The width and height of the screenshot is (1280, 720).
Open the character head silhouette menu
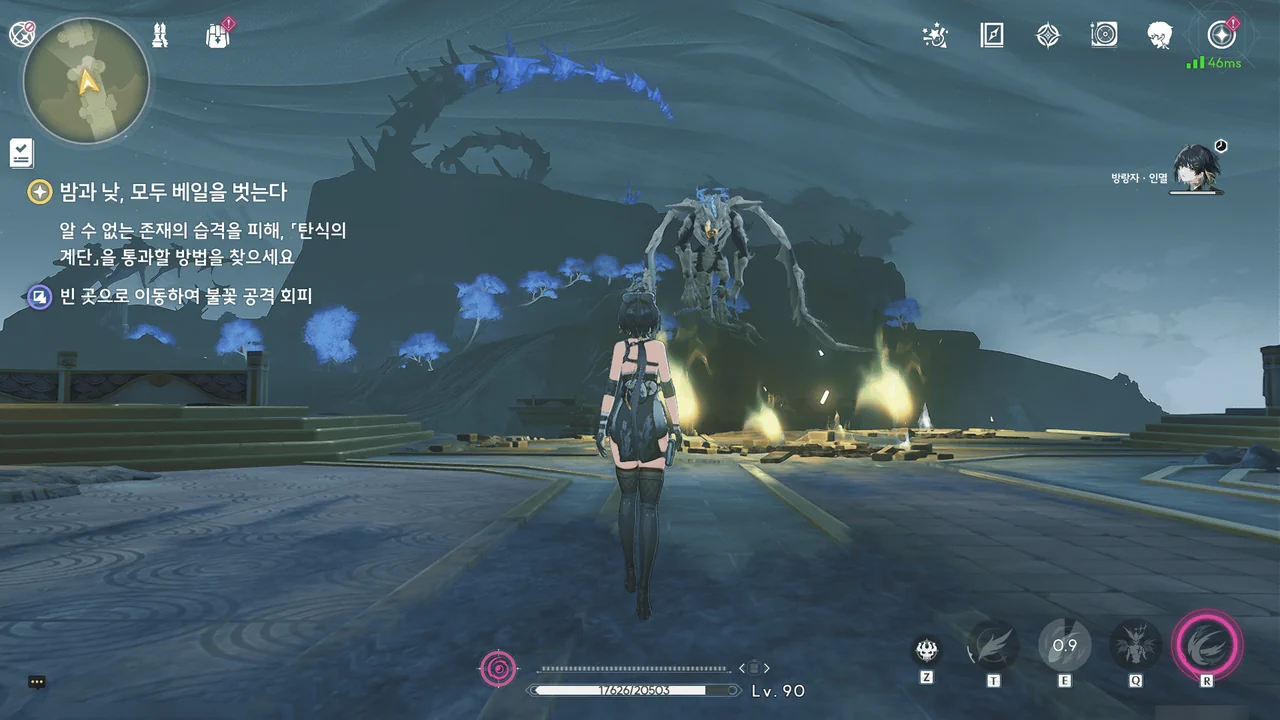click(x=1160, y=36)
